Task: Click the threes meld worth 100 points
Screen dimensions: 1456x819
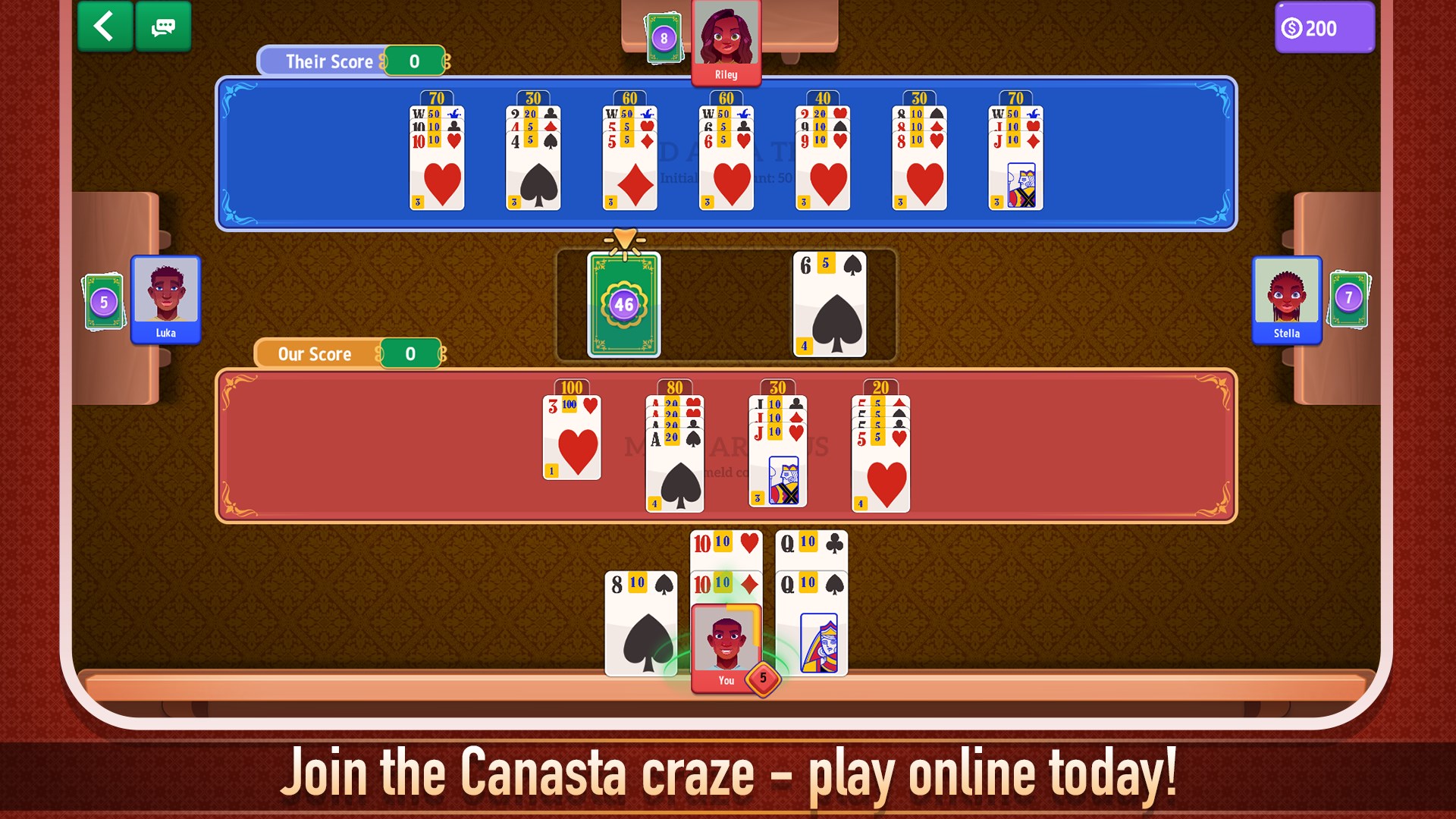Action: [x=573, y=436]
